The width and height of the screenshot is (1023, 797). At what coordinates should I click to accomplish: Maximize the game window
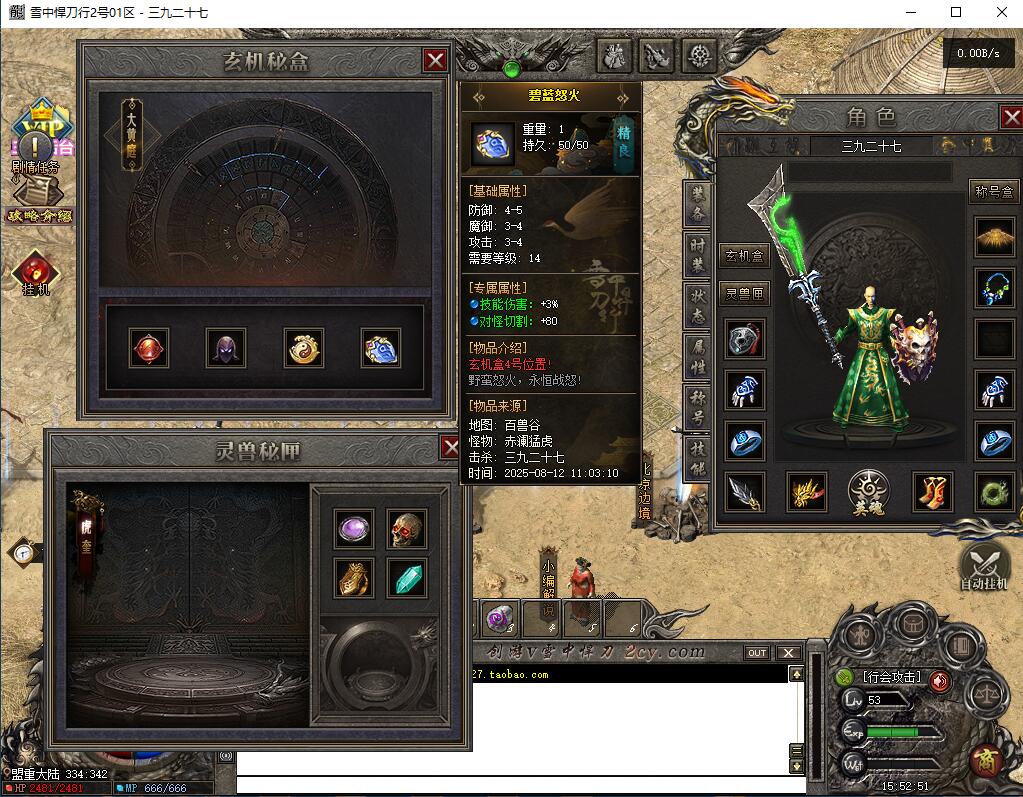click(955, 12)
